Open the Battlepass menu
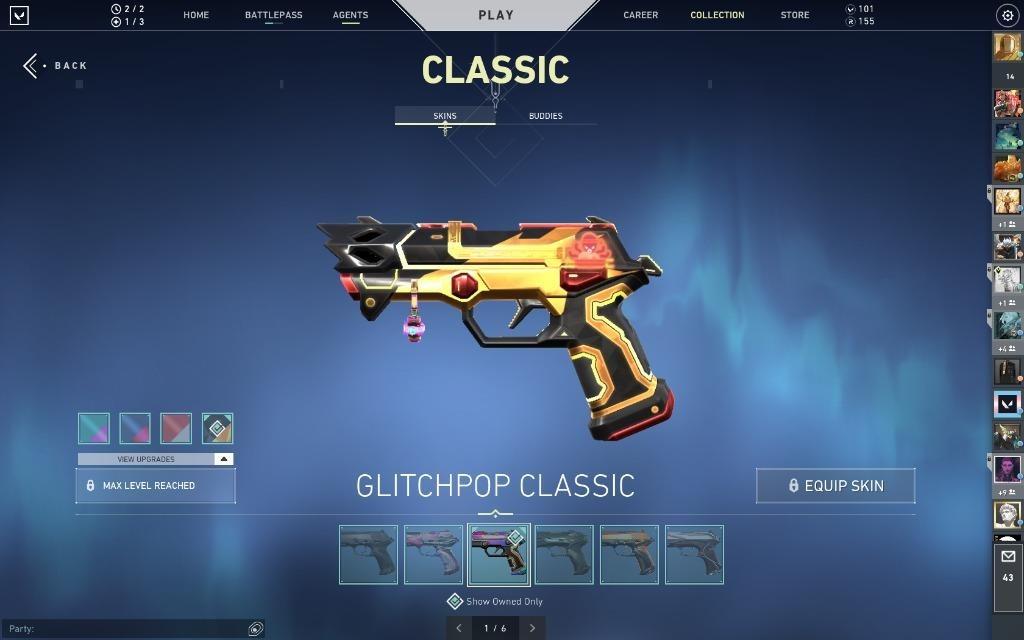This screenshot has width=1024, height=640. pyautogui.click(x=273, y=15)
